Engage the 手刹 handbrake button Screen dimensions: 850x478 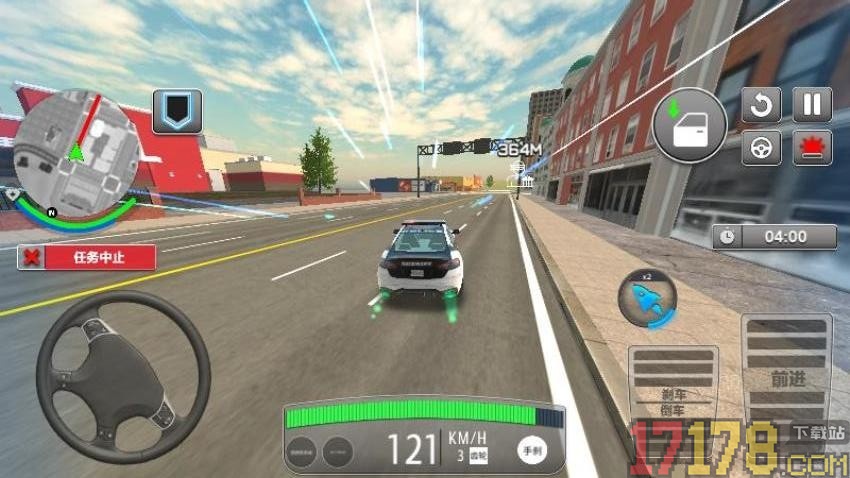click(532, 451)
